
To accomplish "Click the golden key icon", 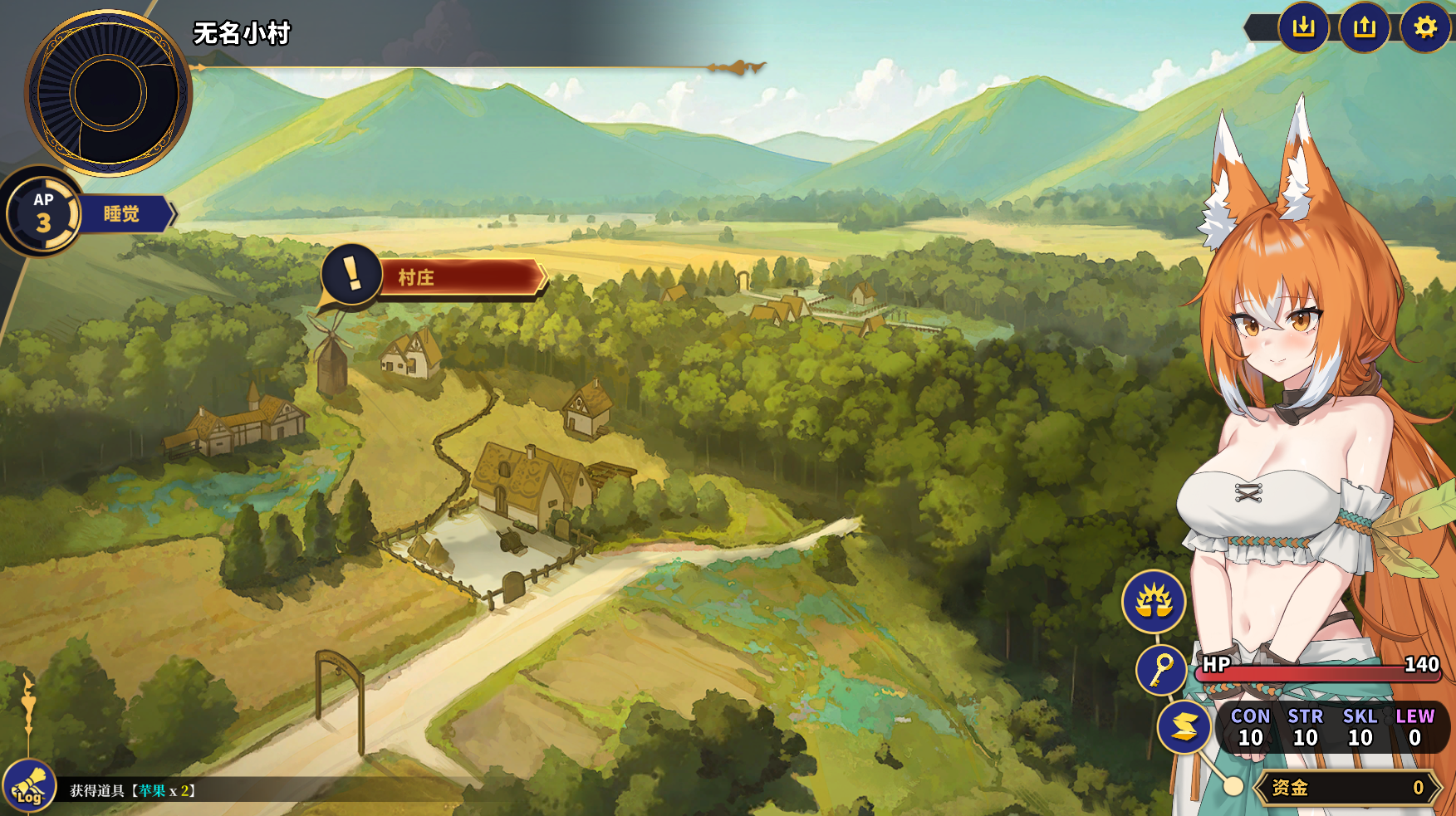I will click(x=1161, y=669).
